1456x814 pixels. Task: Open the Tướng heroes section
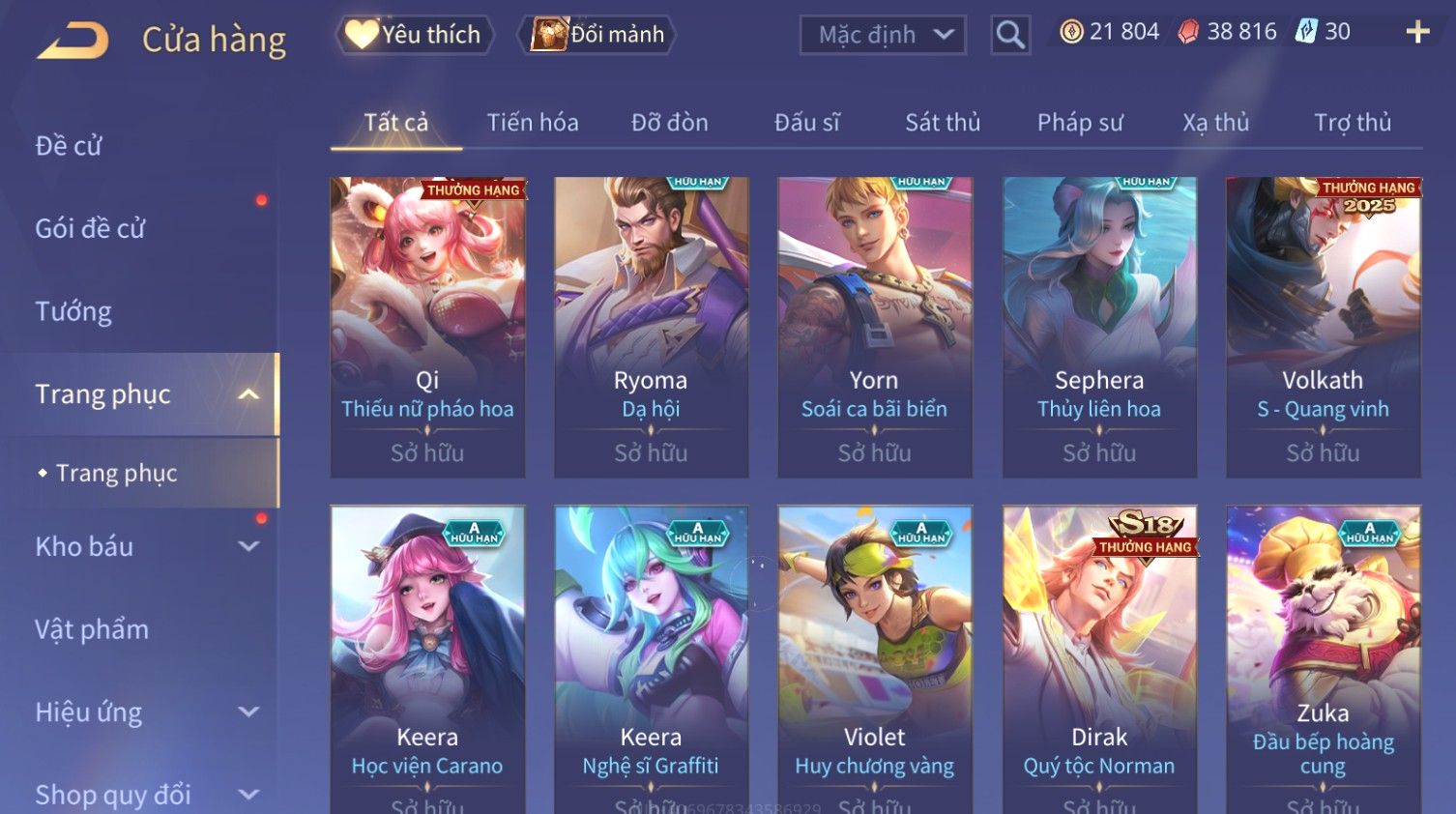(73, 311)
